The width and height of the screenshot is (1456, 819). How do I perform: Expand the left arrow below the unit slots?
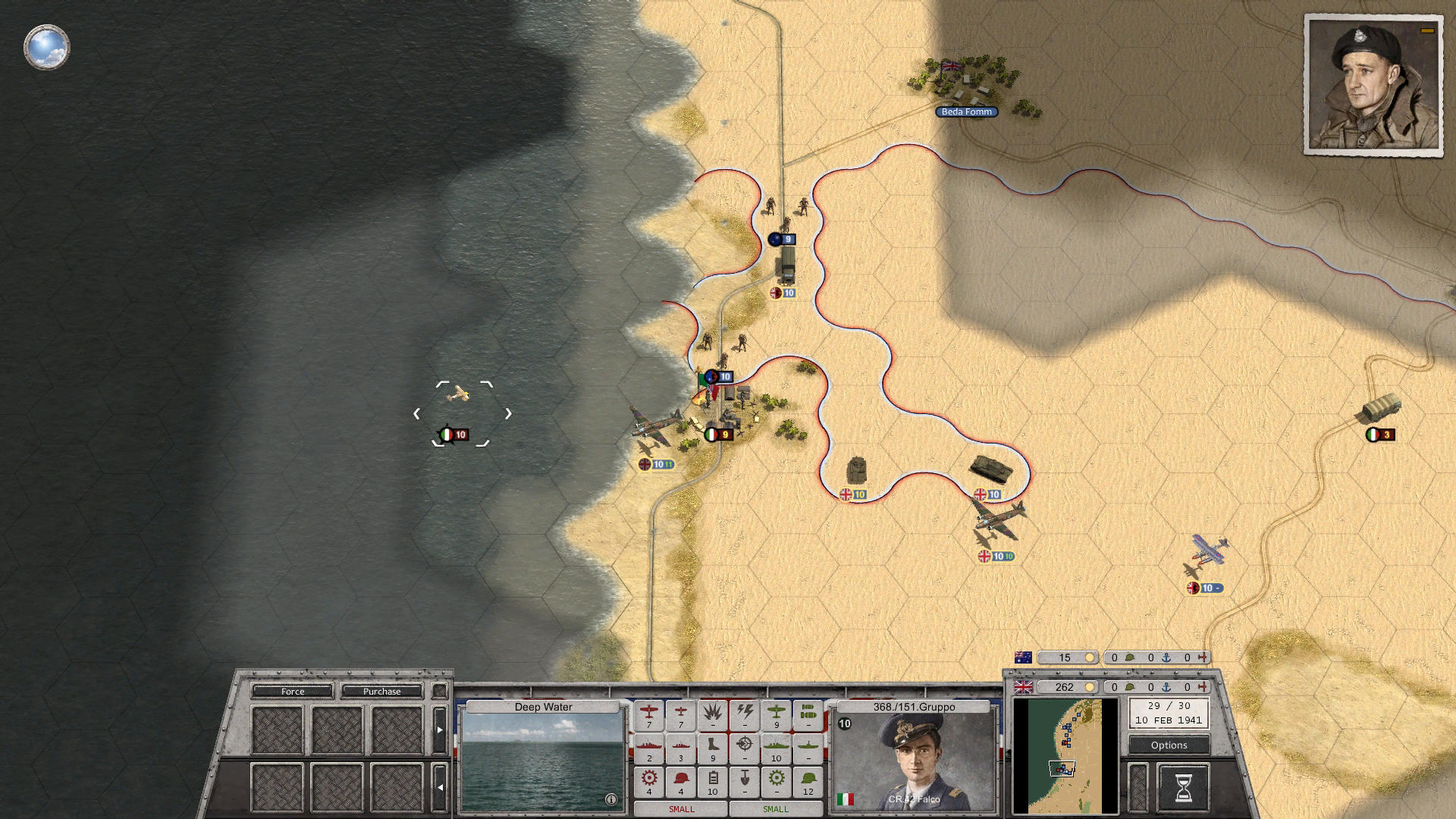[x=441, y=788]
